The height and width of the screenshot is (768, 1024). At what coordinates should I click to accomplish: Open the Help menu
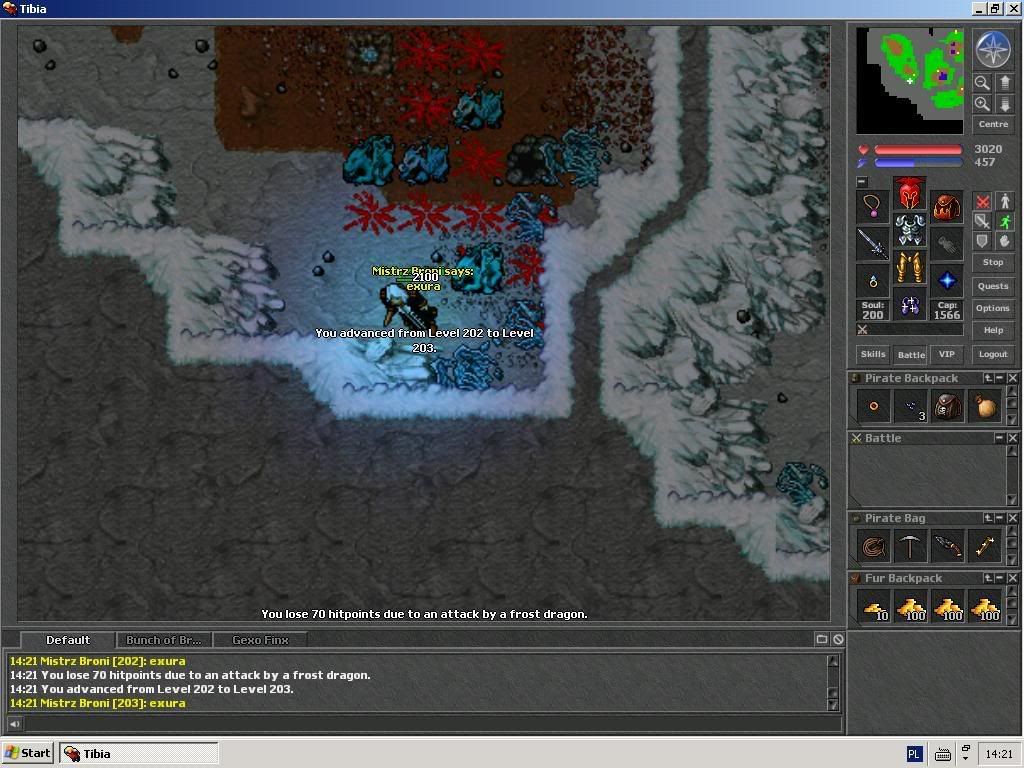click(993, 330)
